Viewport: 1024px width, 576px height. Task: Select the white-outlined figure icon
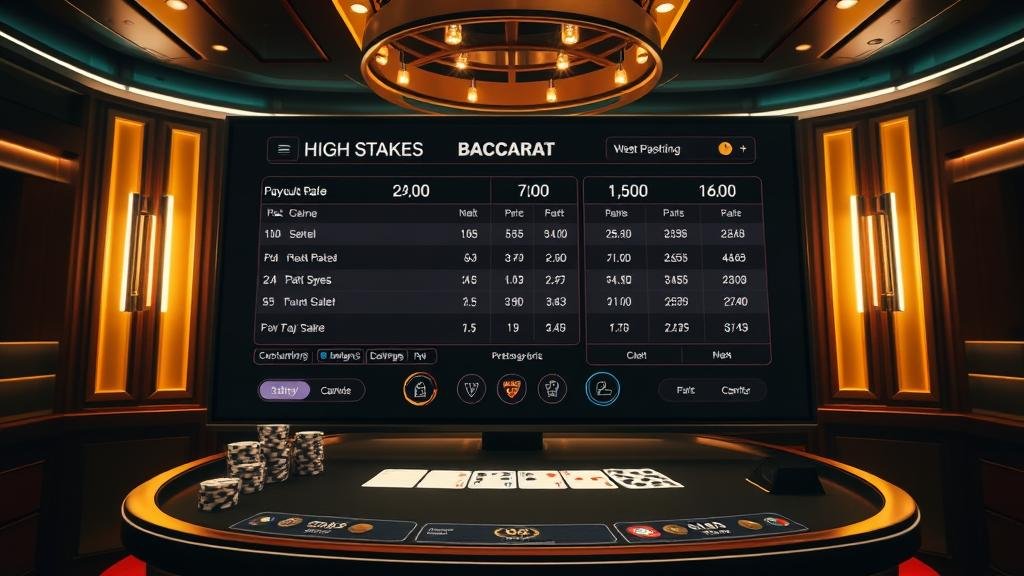pyautogui.click(x=552, y=388)
